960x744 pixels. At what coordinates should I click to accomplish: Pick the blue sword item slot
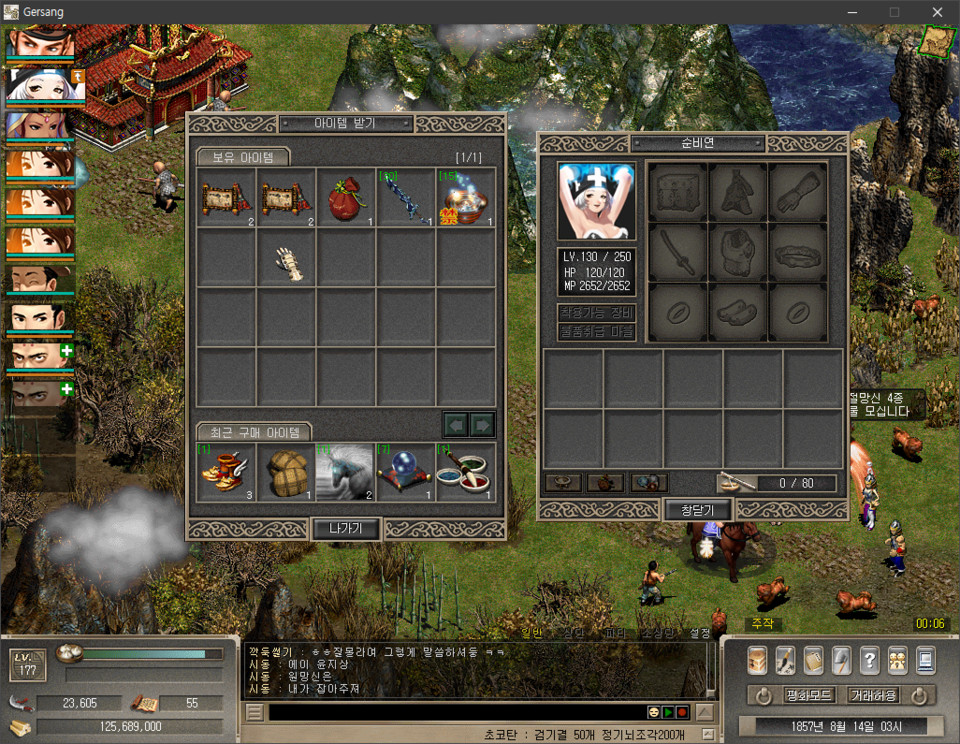point(406,197)
